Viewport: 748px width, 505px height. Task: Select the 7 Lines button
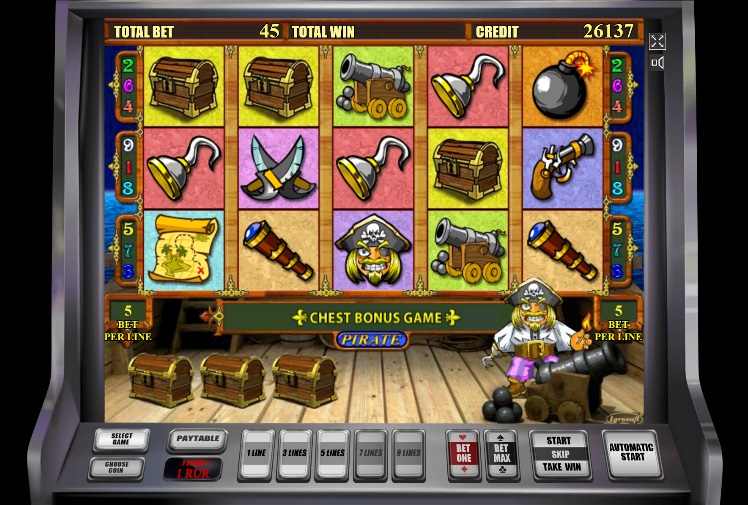(370, 455)
